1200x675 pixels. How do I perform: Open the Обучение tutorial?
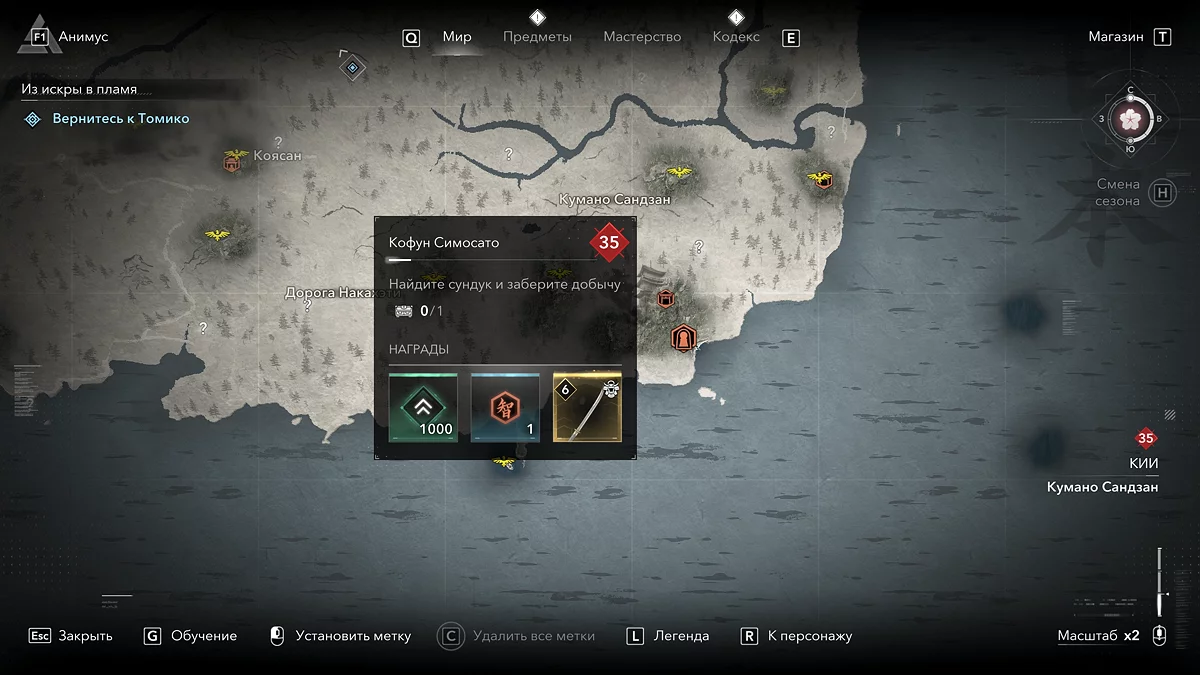click(203, 636)
